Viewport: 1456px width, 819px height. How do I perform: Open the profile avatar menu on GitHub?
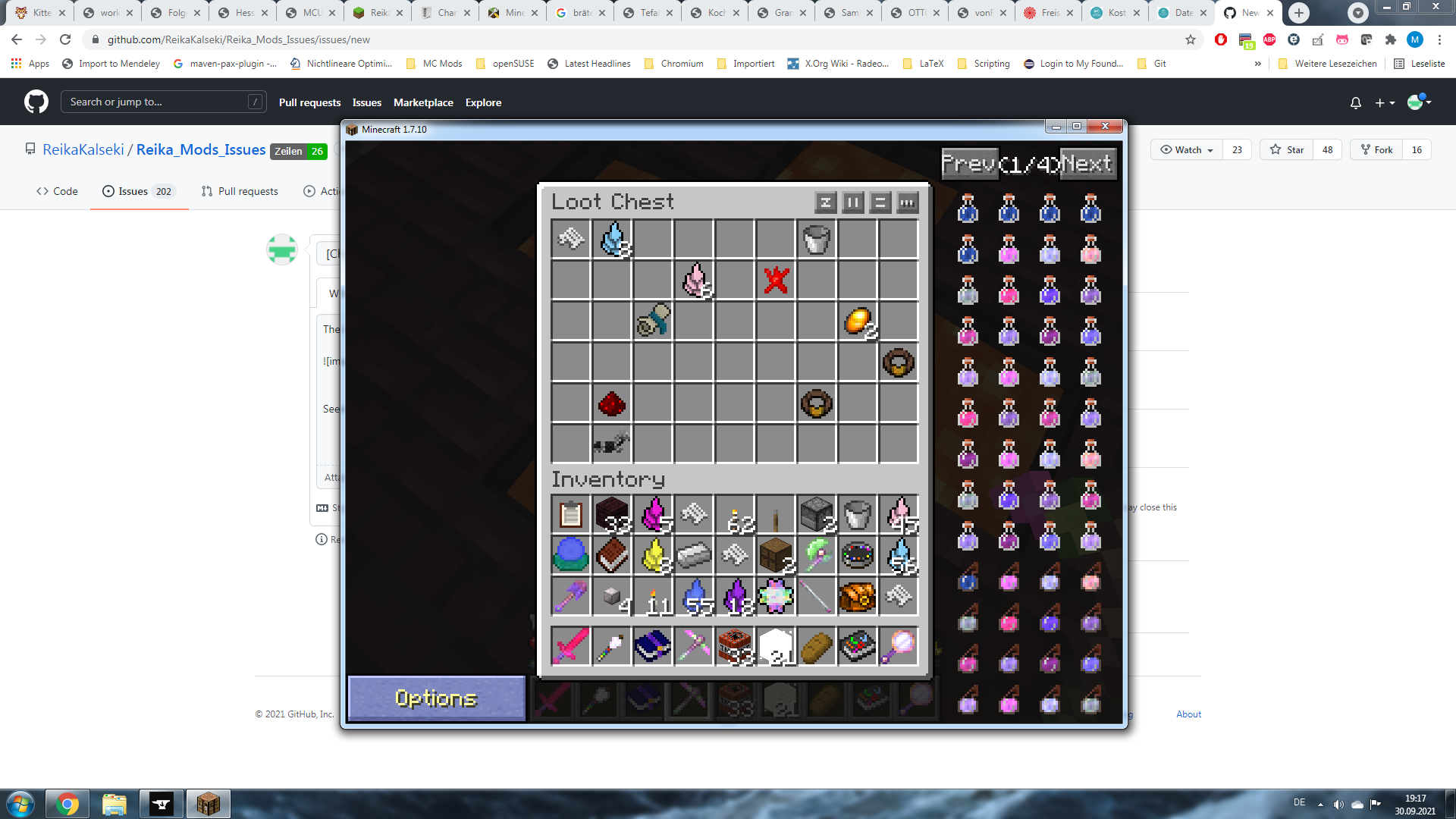pos(1417,101)
